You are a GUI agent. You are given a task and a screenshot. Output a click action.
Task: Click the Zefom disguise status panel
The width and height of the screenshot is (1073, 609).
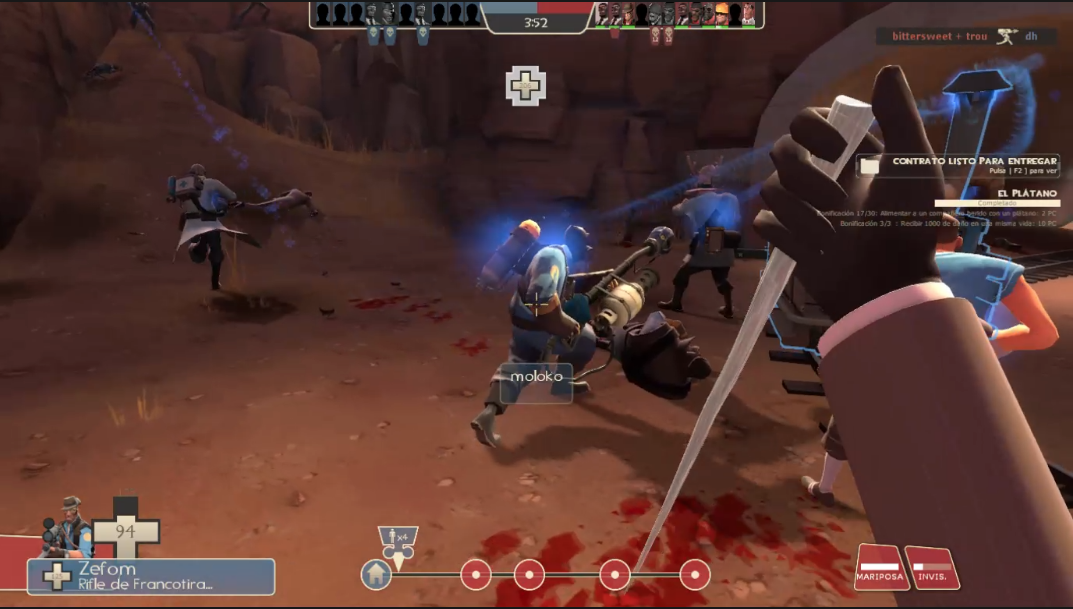tap(151, 576)
